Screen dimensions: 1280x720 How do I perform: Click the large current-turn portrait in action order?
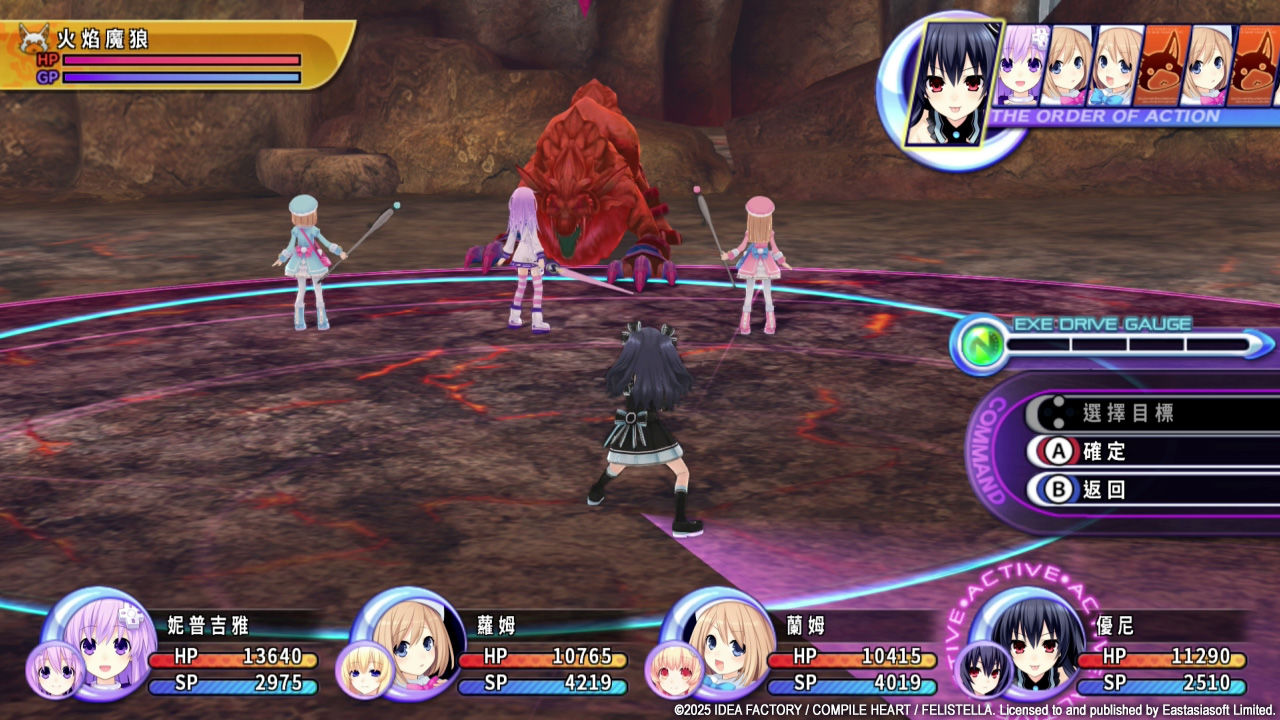click(x=953, y=80)
